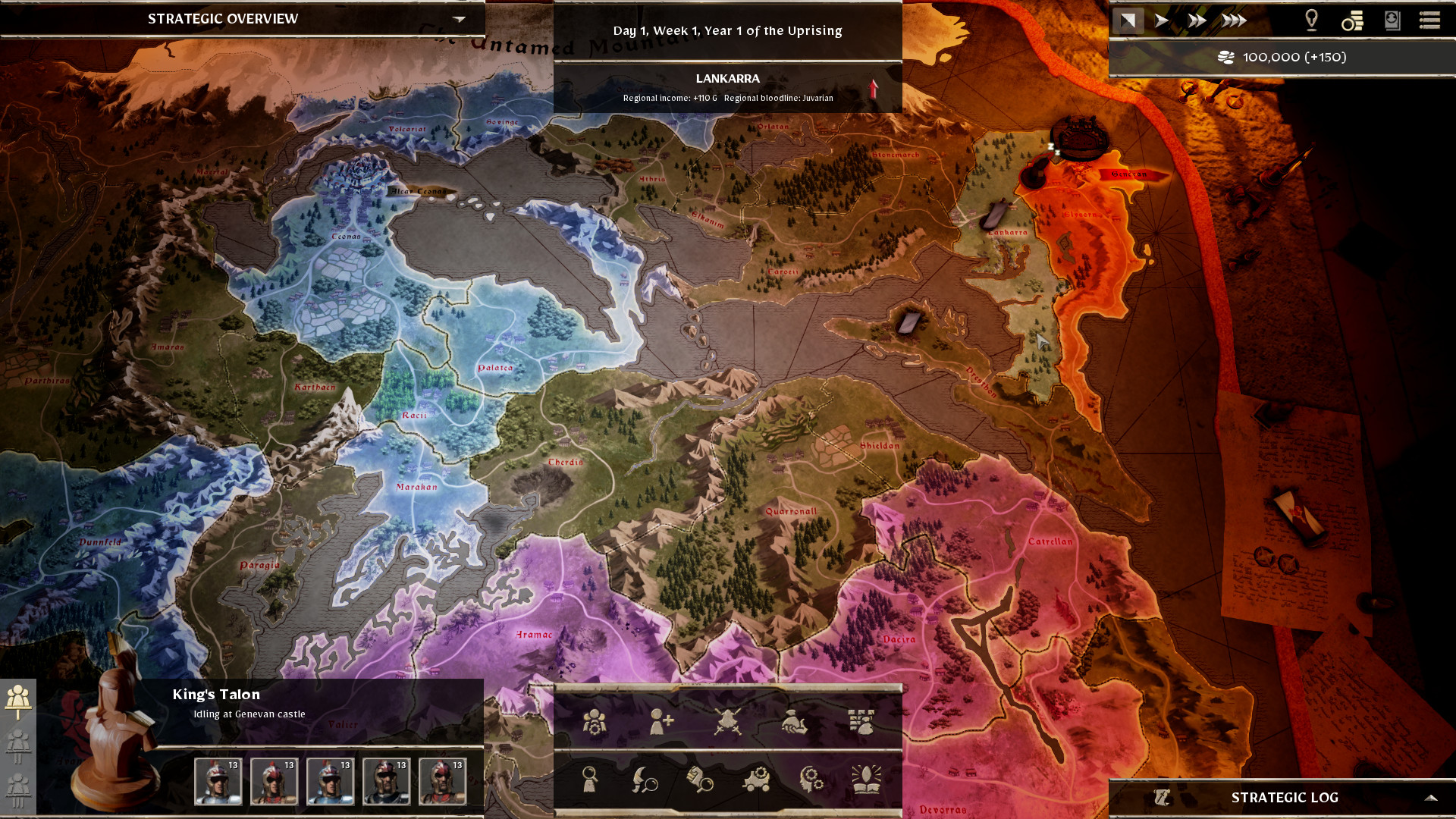The image size is (1456, 819).
Task: Open the list menu icon
Action: [x=1429, y=20]
